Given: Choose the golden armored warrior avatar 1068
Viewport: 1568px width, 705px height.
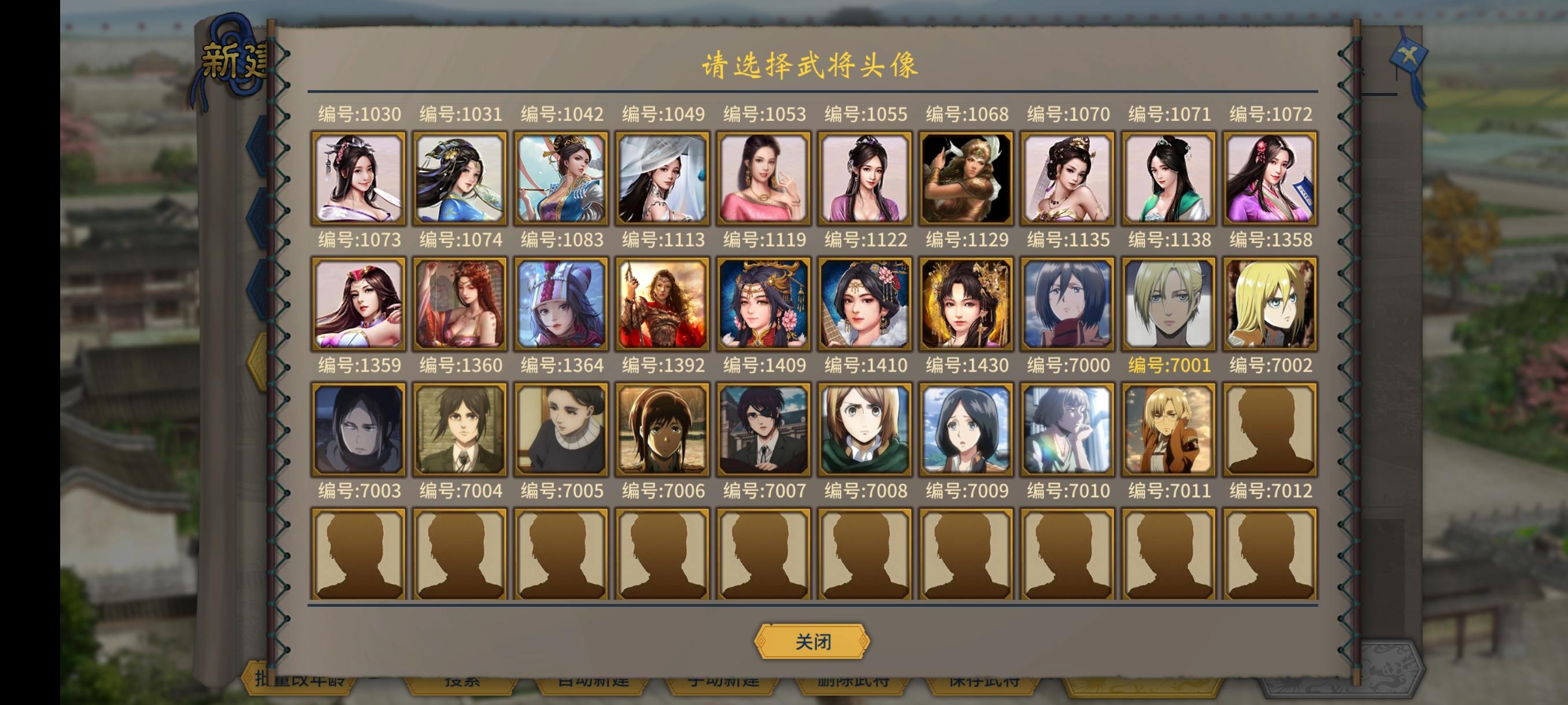Looking at the screenshot, I should (967, 176).
